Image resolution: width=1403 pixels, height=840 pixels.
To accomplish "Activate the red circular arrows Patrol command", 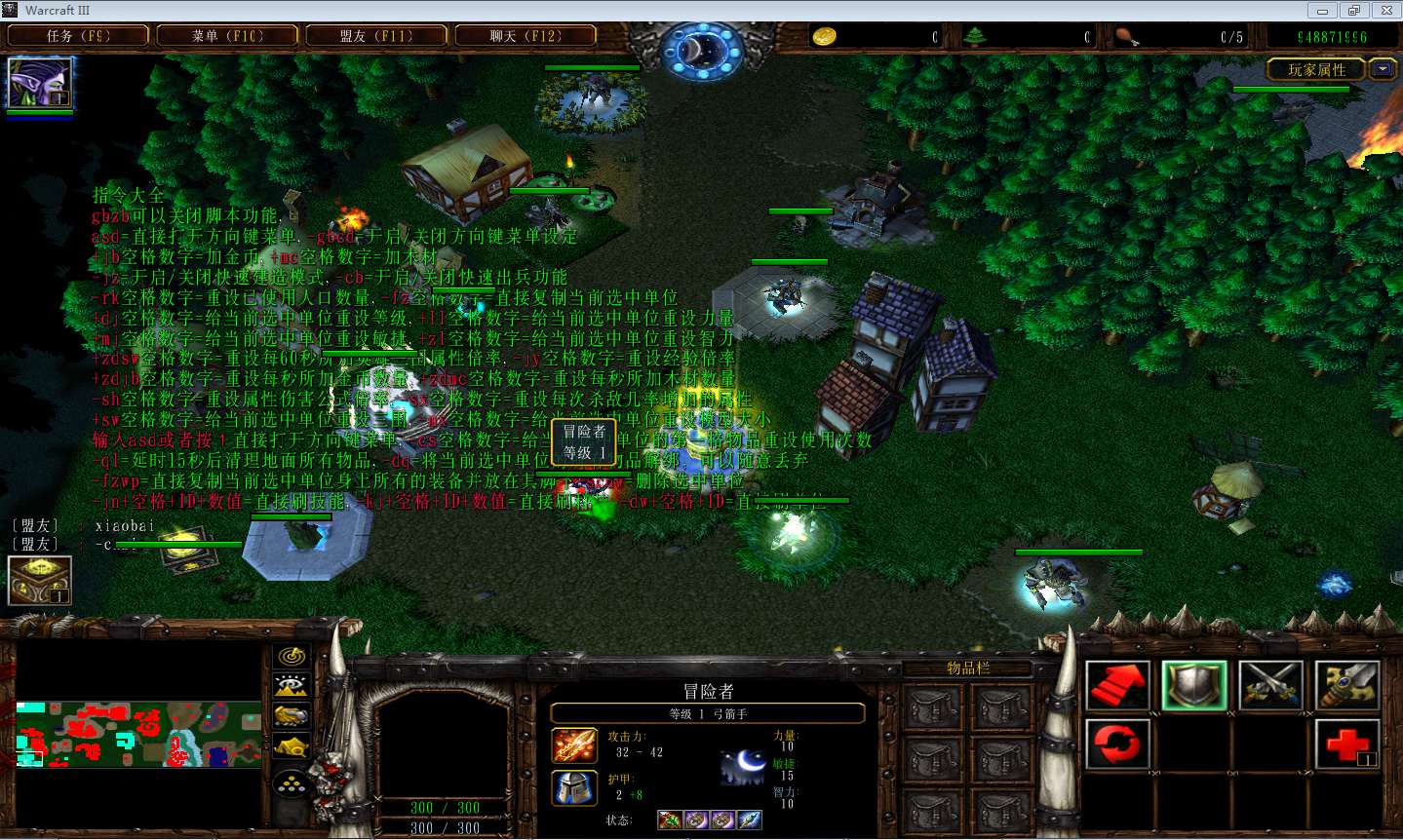I will pyautogui.click(x=1117, y=745).
